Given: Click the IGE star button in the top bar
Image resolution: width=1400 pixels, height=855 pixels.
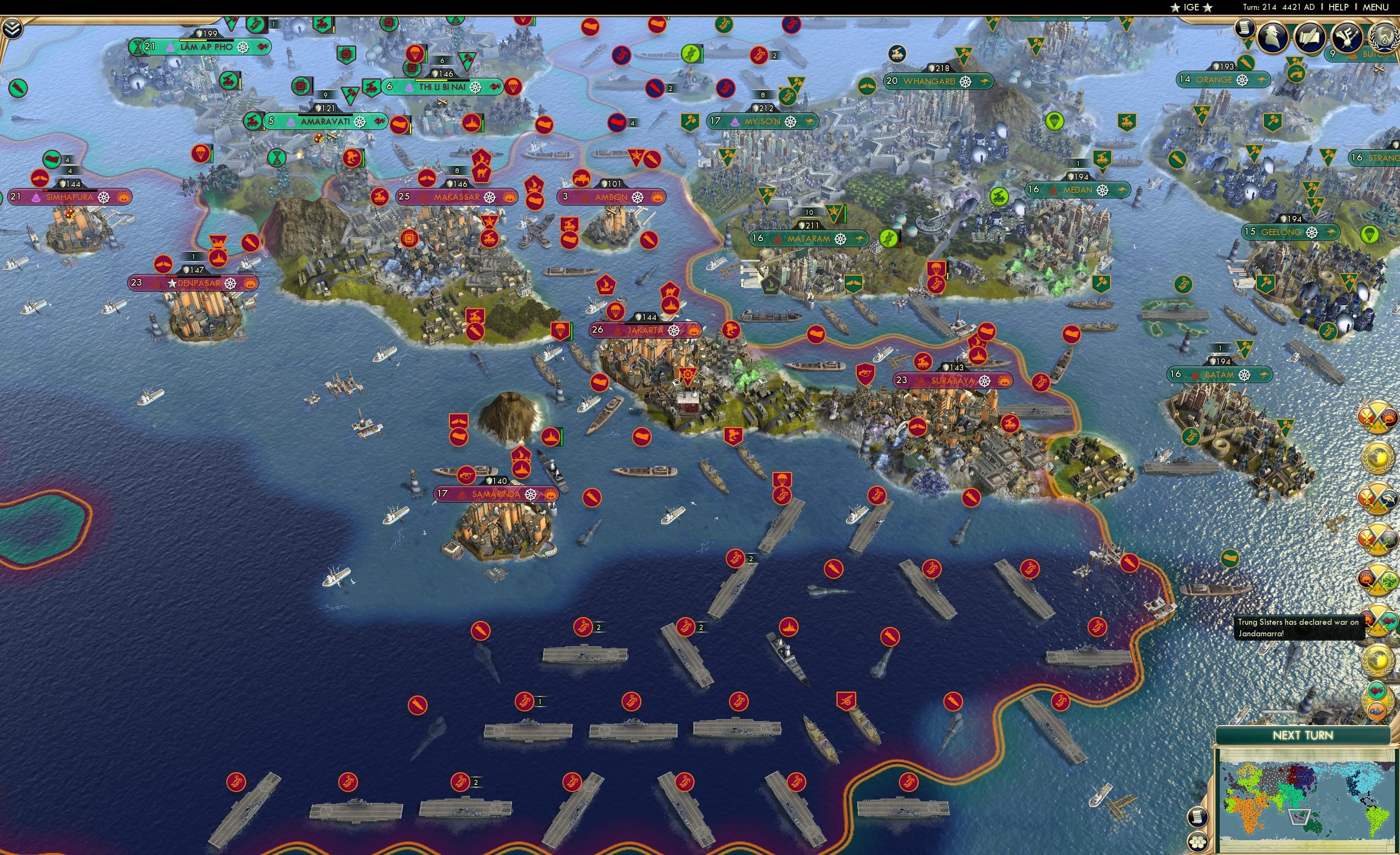Looking at the screenshot, I should click(x=1191, y=7).
